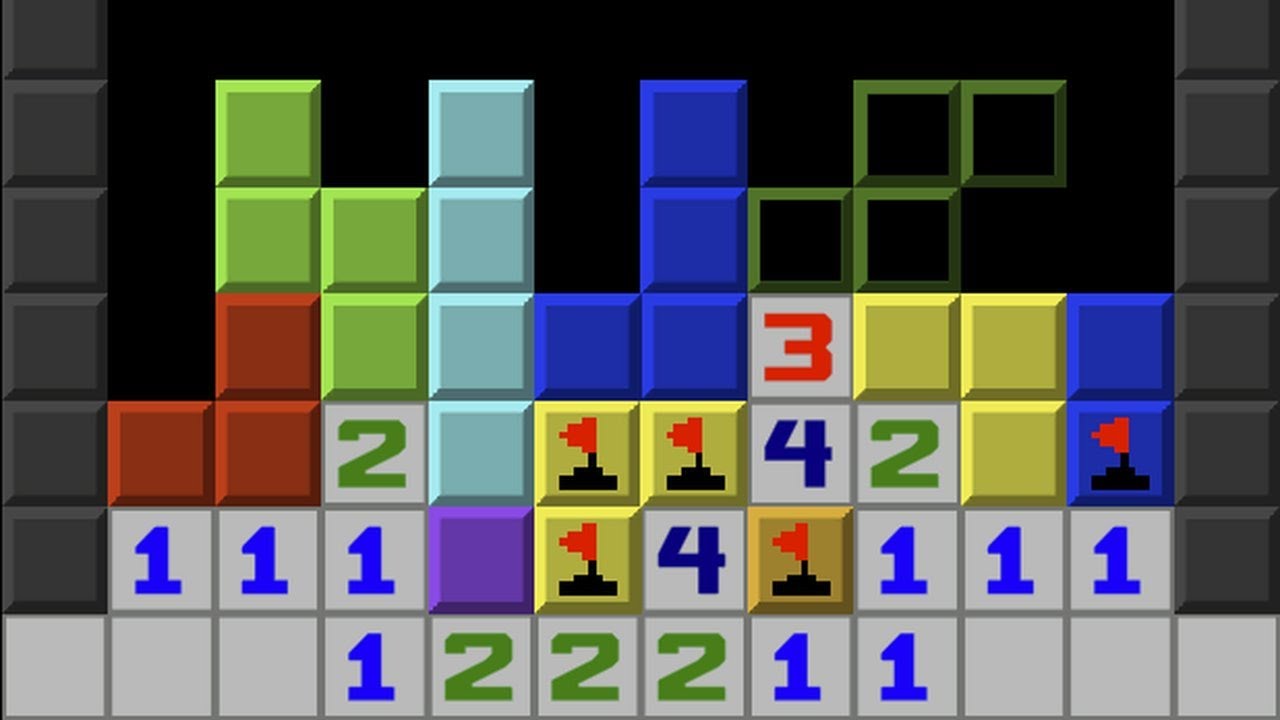1280x720 pixels.
Task: Click the 4 tile directly below the red 3
Action: pos(800,453)
